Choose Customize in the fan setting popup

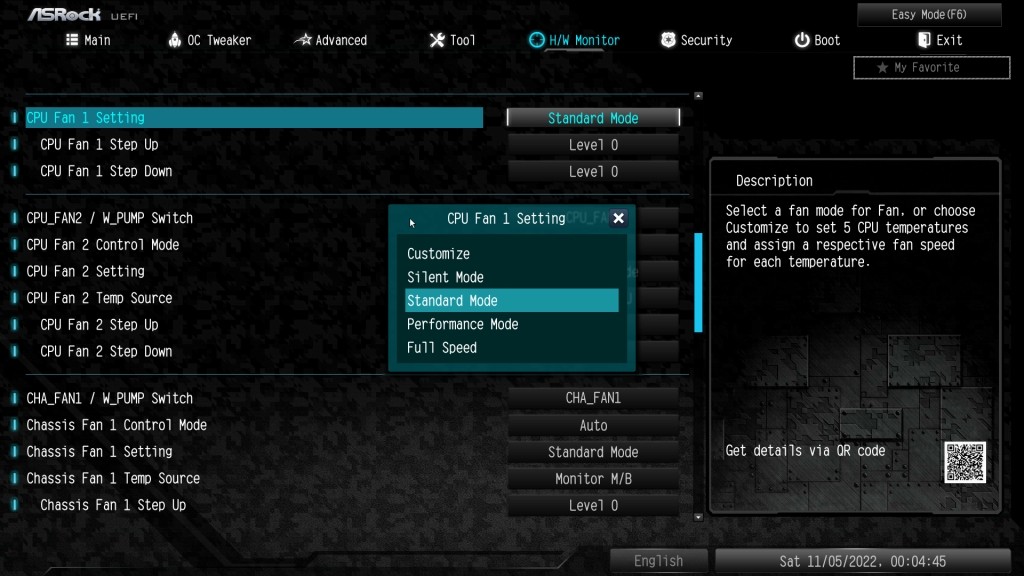439,254
